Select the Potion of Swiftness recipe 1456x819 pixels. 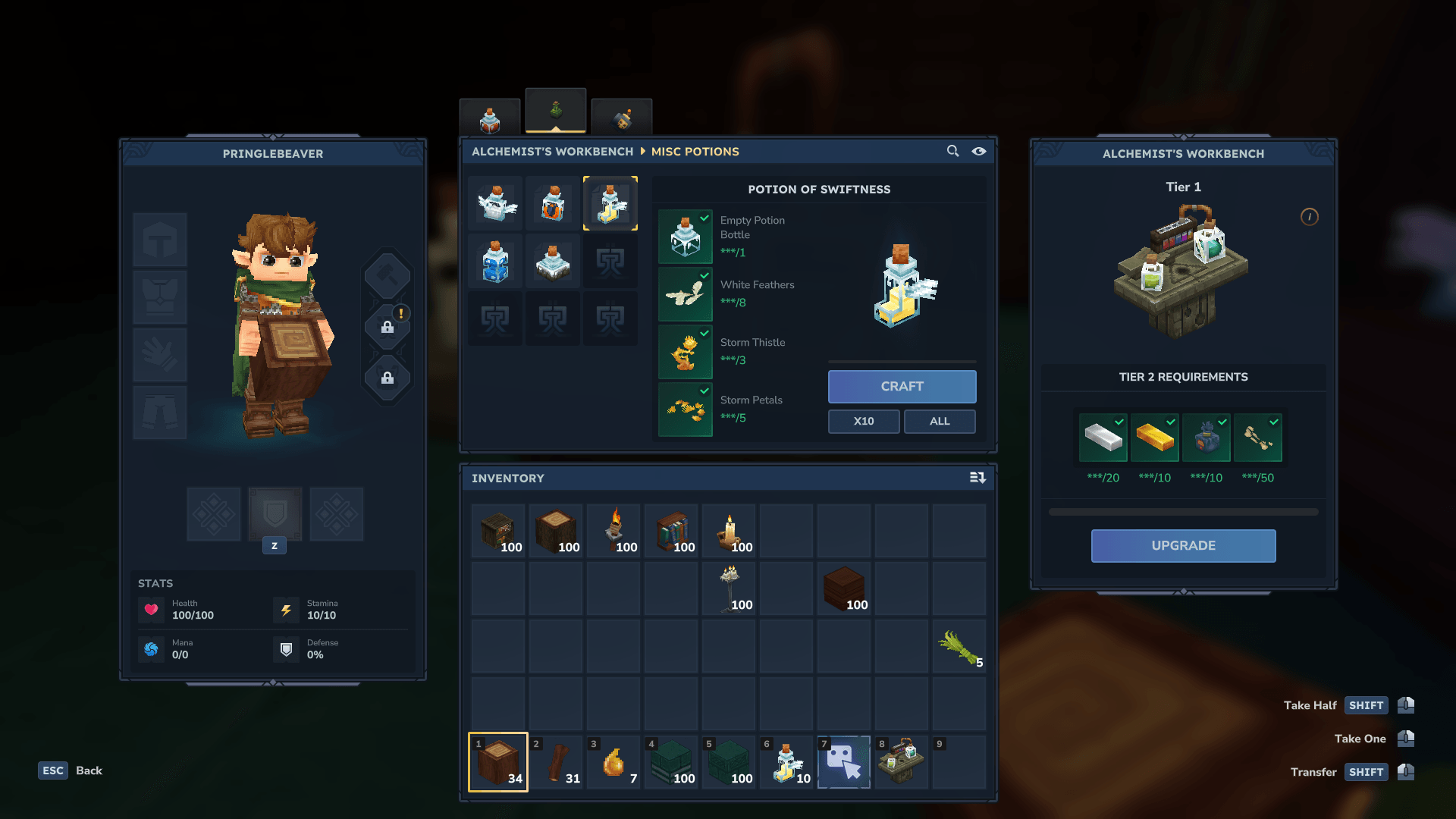click(610, 203)
